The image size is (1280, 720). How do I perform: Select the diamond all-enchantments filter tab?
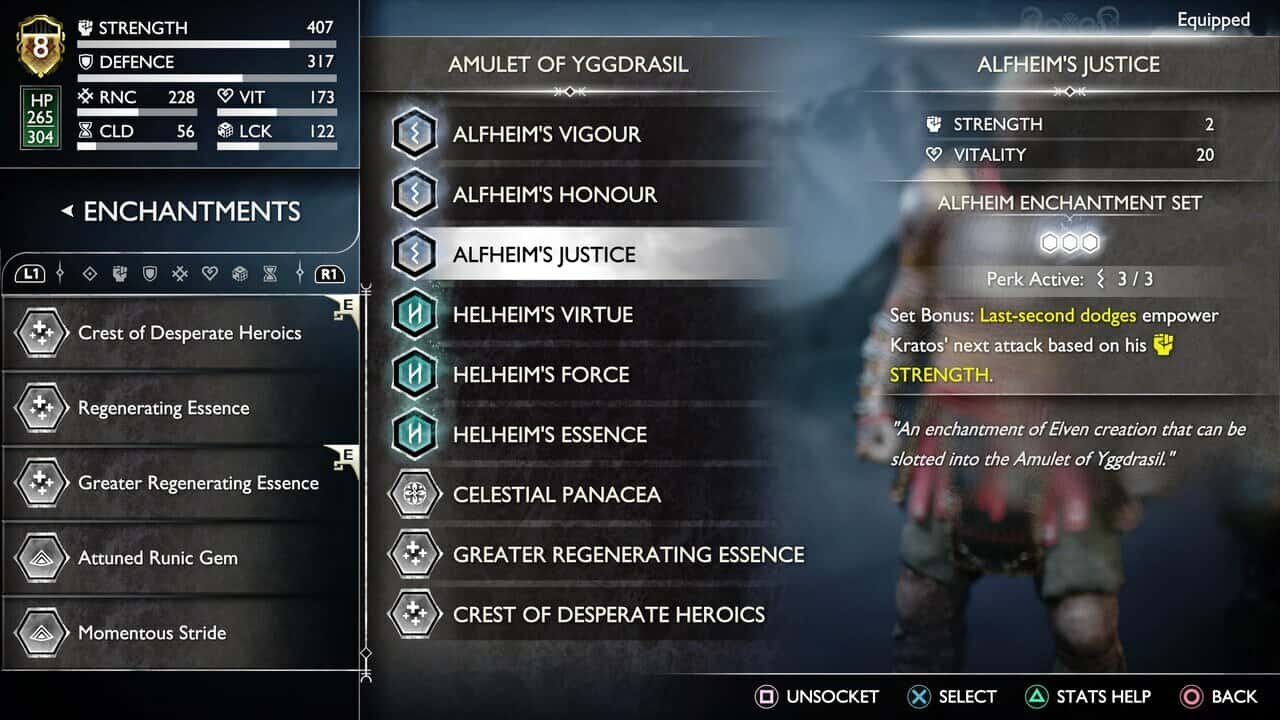coord(89,273)
